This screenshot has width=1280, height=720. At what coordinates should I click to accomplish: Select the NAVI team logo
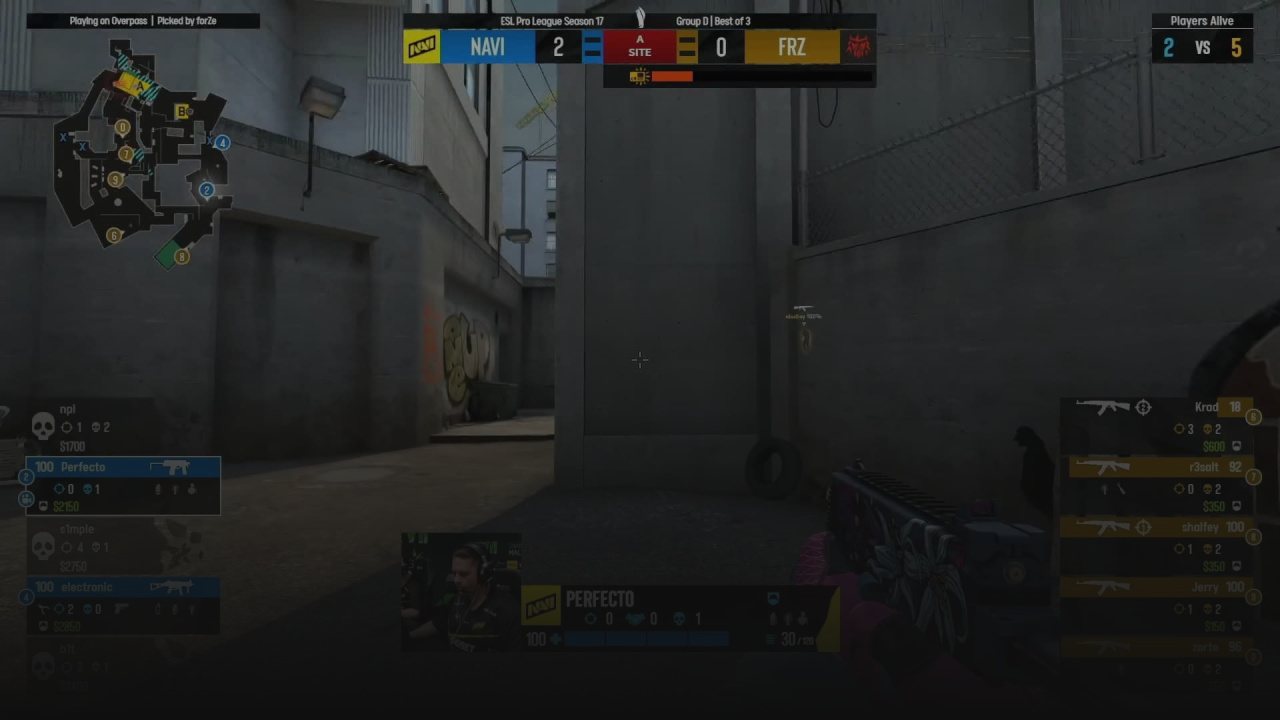pos(421,46)
